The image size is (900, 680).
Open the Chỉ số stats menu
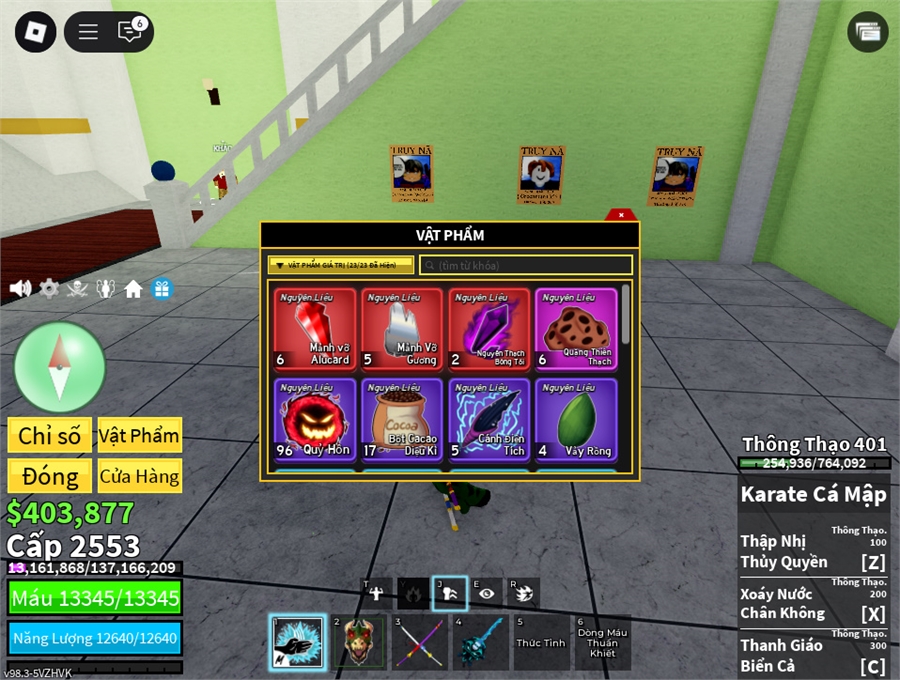click(50, 435)
